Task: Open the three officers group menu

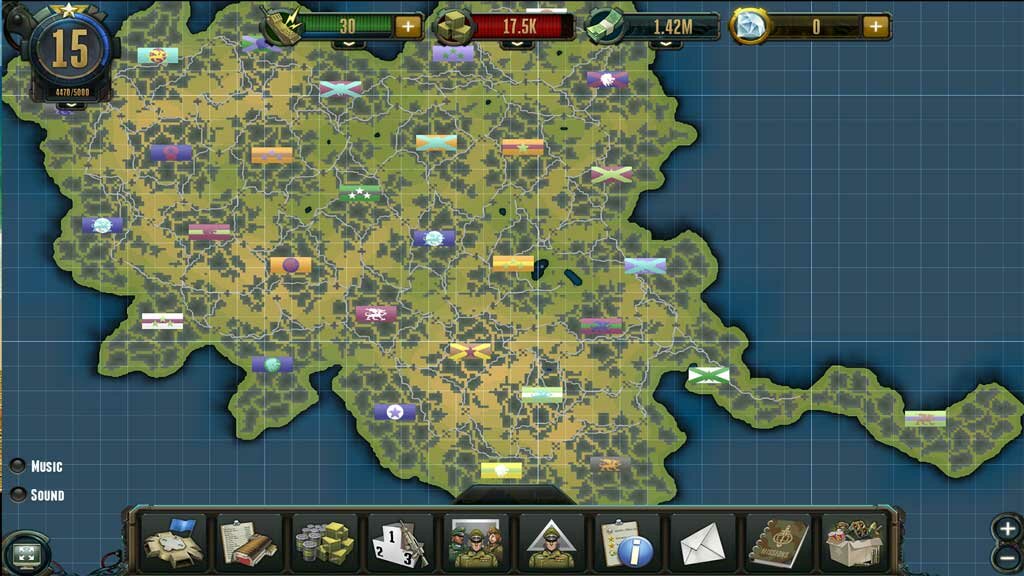Action: click(475, 543)
